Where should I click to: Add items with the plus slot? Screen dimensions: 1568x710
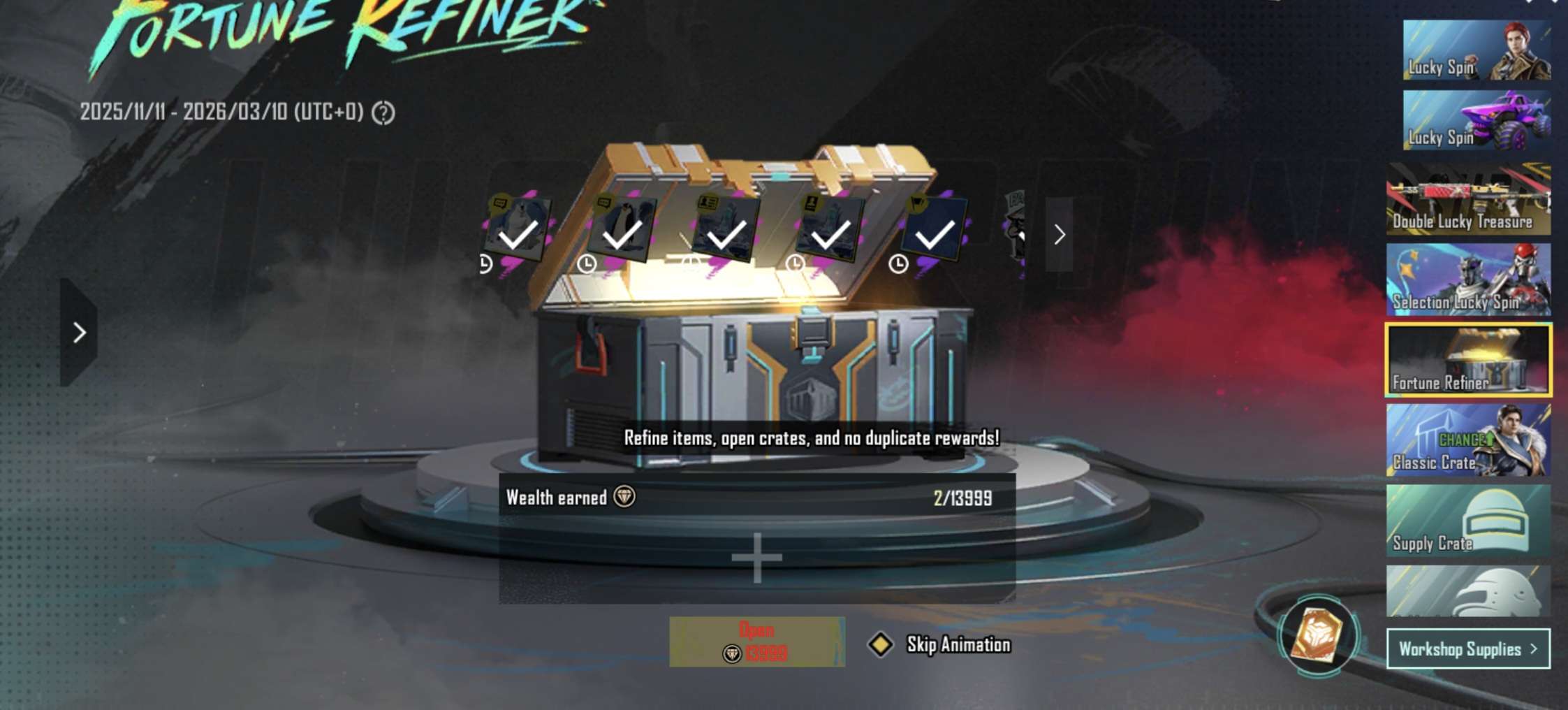(756, 558)
